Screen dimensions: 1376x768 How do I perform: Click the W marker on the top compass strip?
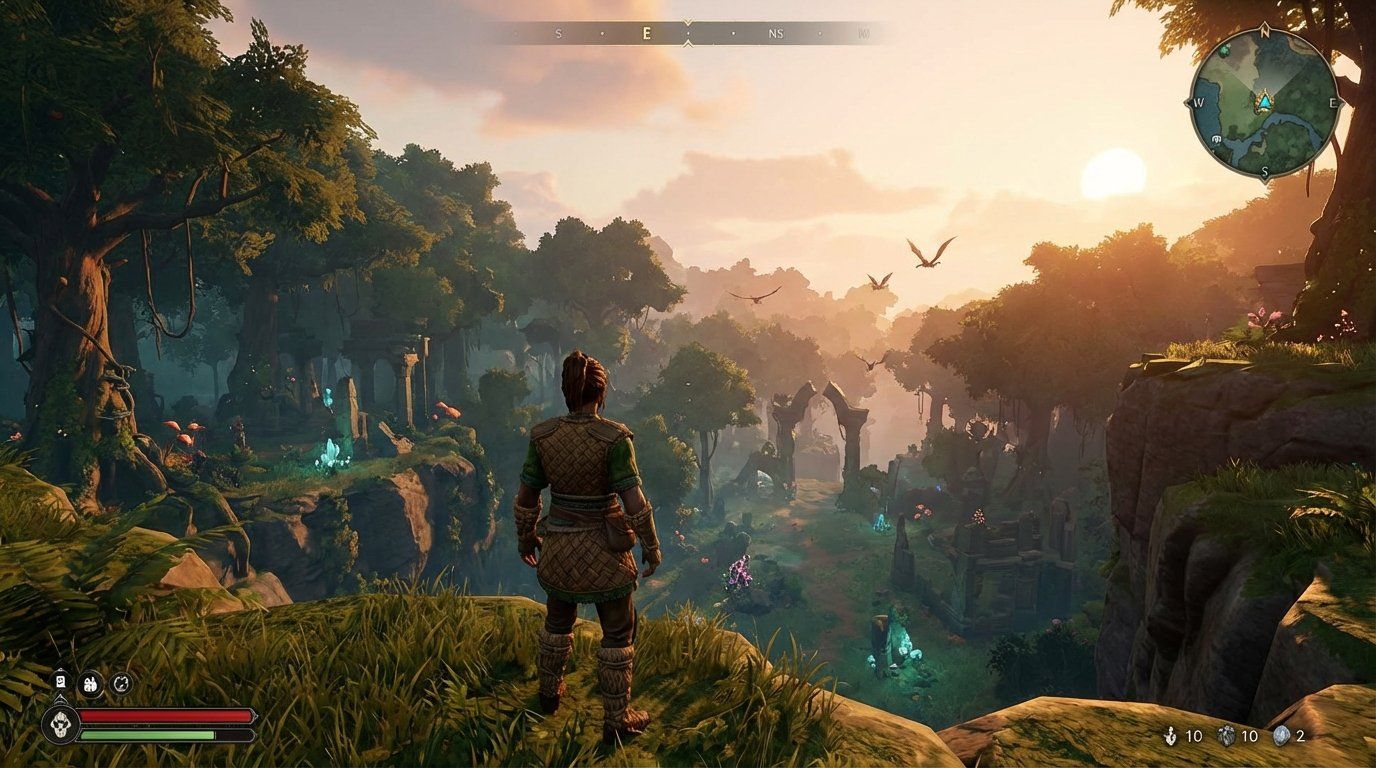(x=866, y=32)
